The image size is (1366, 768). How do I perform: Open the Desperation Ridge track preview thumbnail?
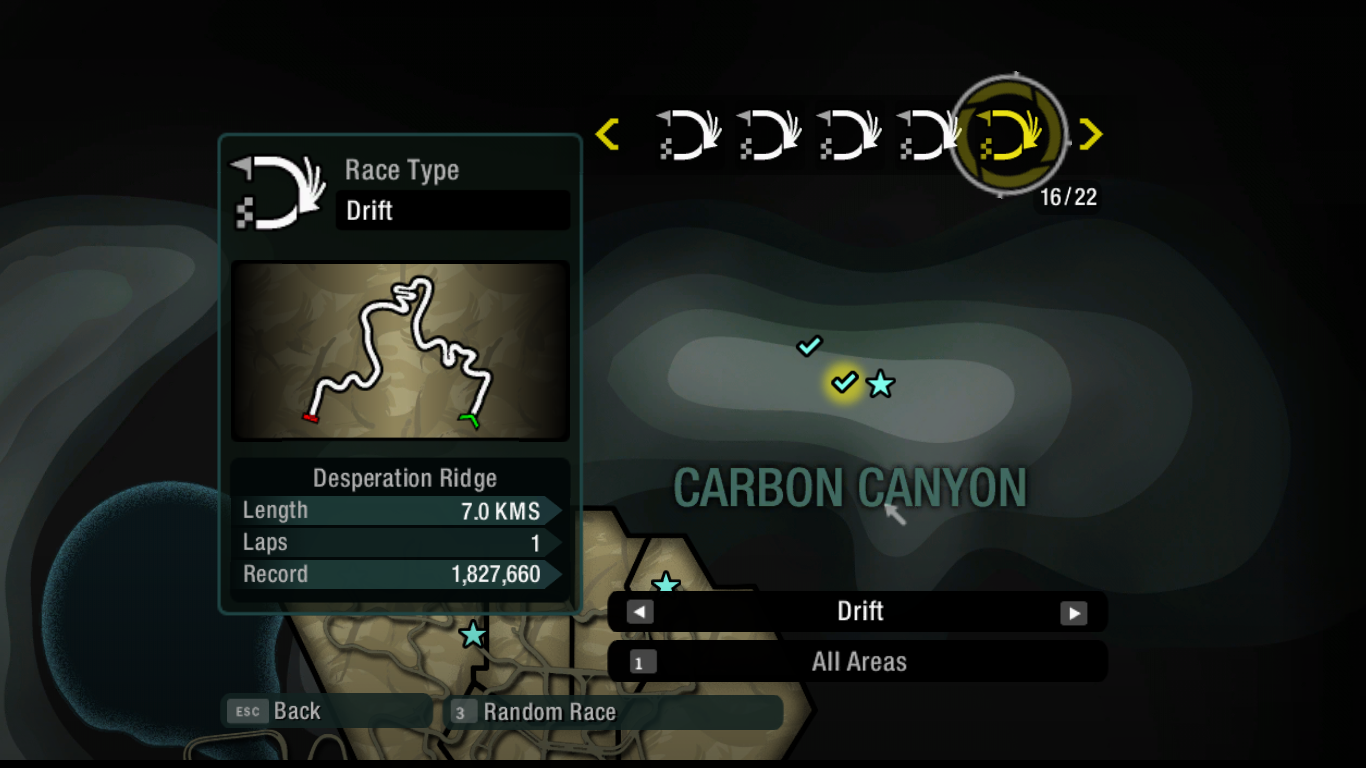(x=400, y=351)
